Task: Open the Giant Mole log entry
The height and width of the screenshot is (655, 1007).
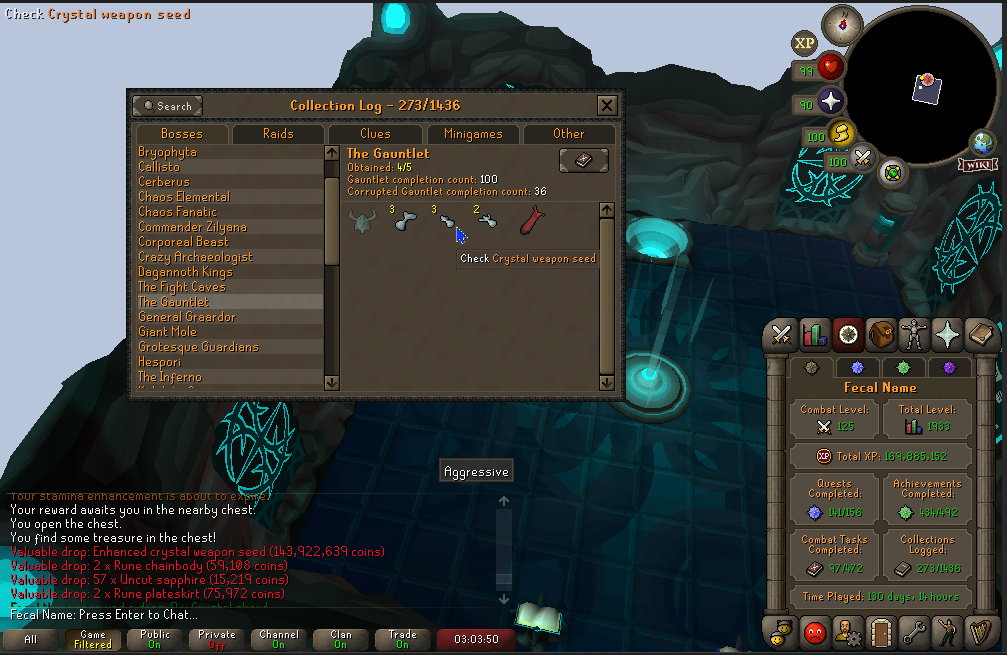Action: pyautogui.click(x=167, y=332)
